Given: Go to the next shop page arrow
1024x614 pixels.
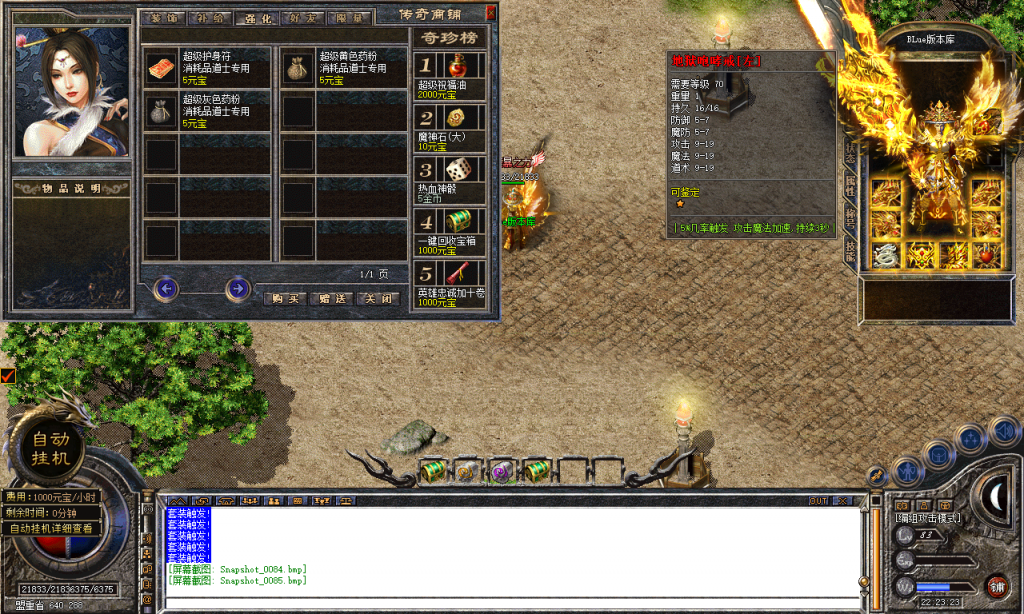Looking at the screenshot, I should pyautogui.click(x=237, y=289).
